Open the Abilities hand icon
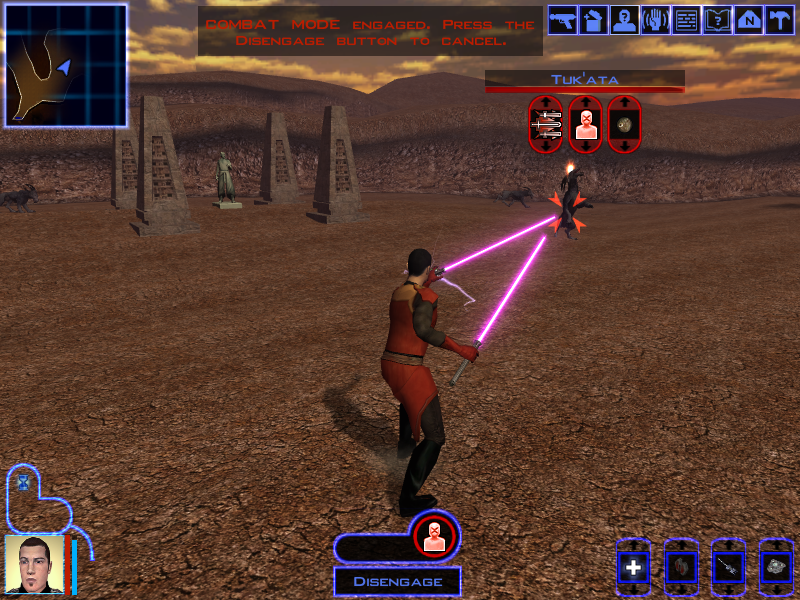 (655, 20)
